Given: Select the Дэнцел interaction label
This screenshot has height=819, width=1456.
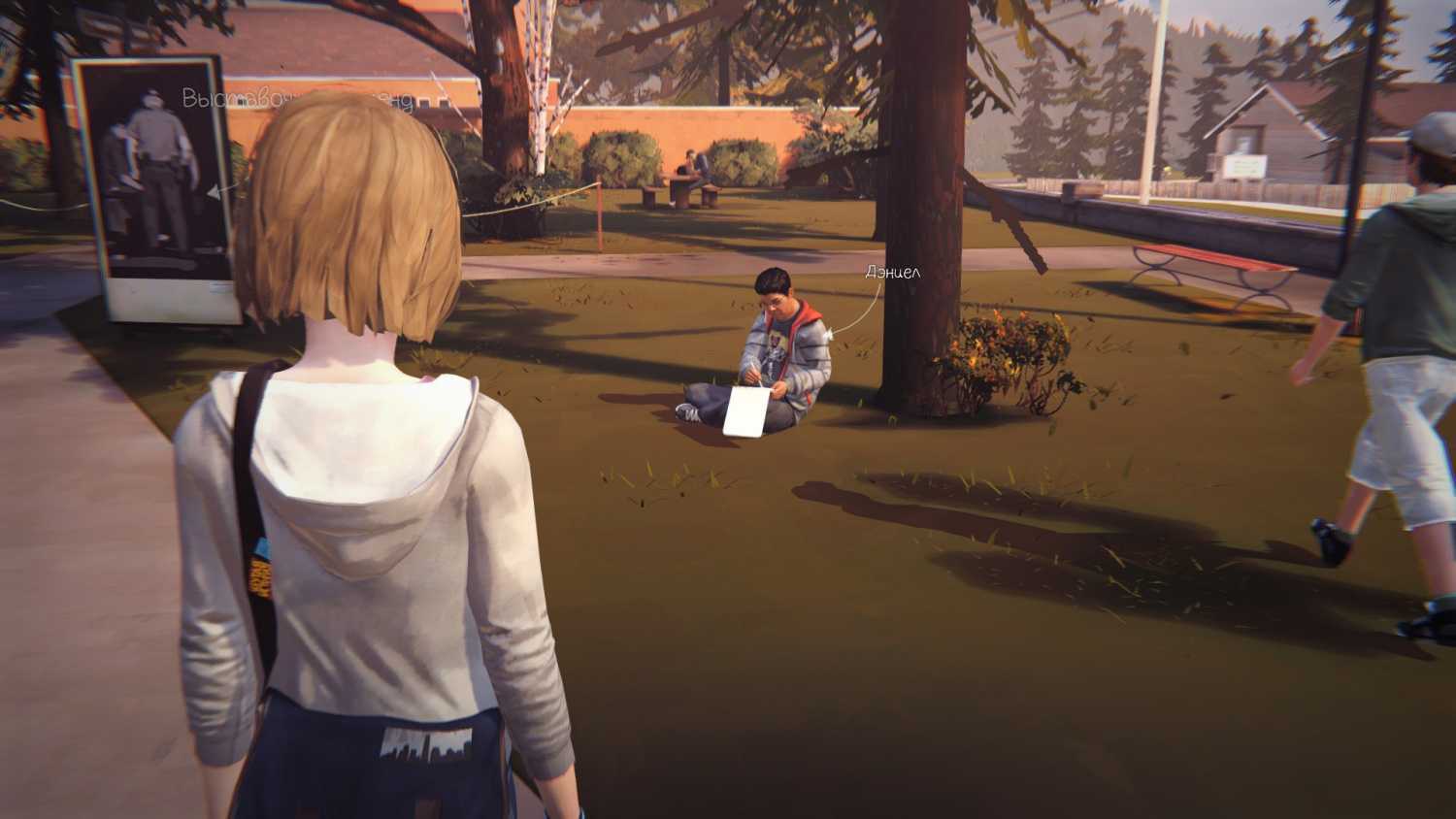Looking at the screenshot, I should pyautogui.click(x=892, y=273).
